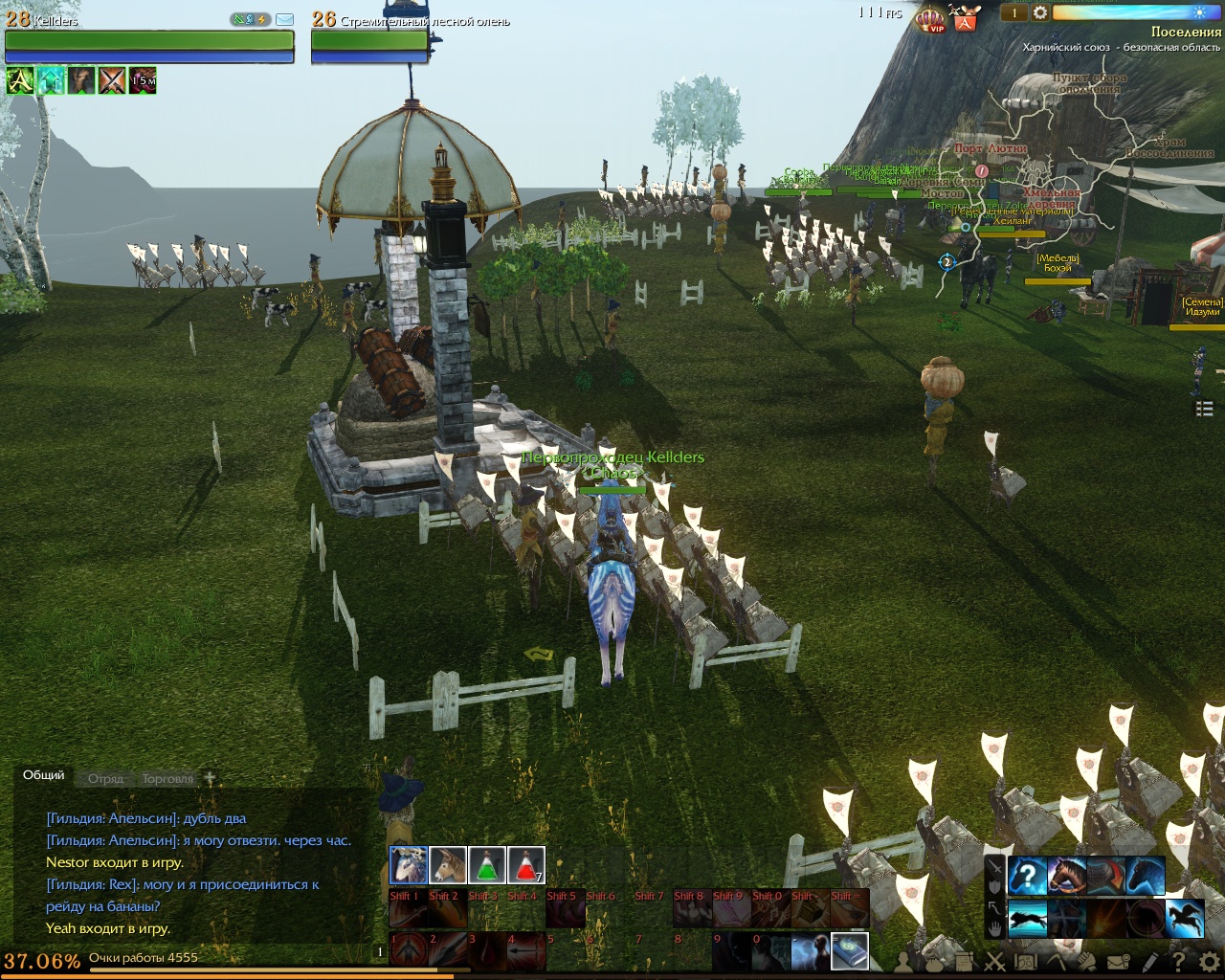This screenshot has width=1225, height=980.
Task: Summon the donkey mount from quick slot
Action: 448,866
